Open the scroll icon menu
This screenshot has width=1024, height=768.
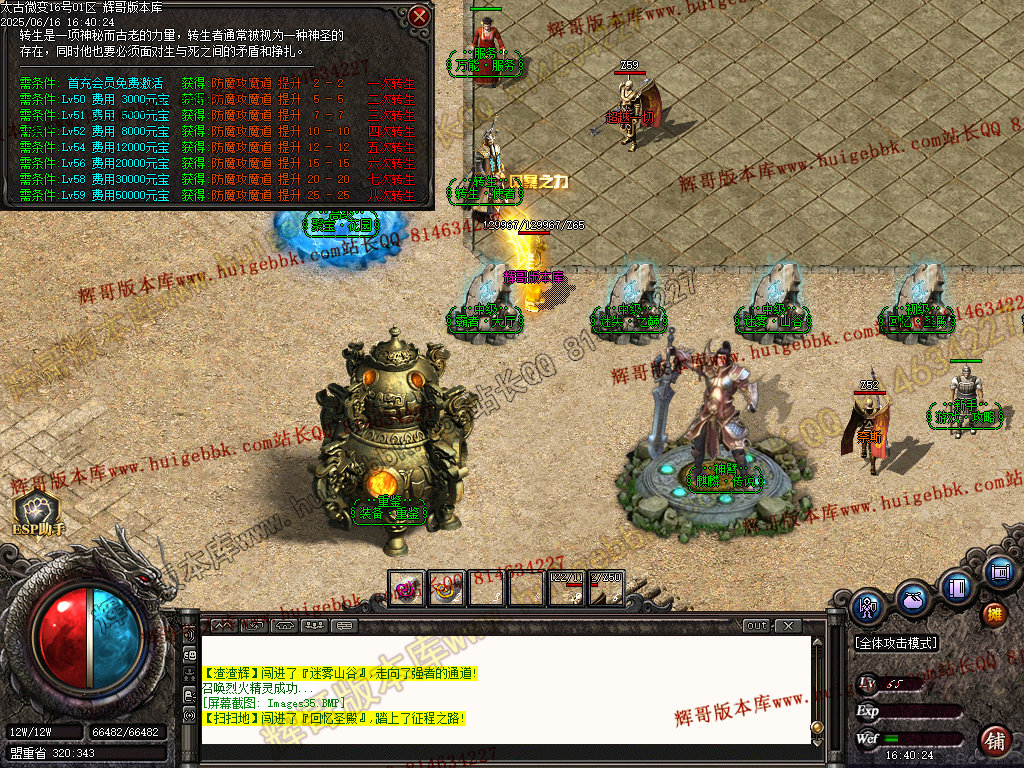(998, 572)
